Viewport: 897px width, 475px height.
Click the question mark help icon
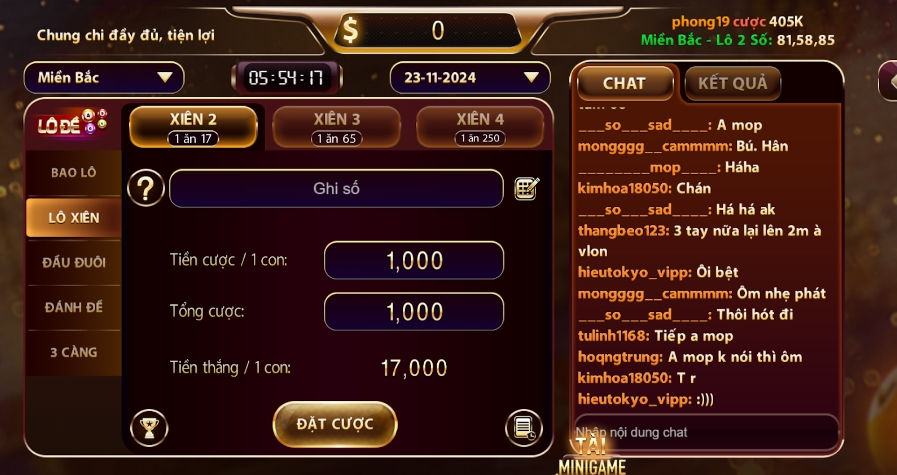[x=146, y=188]
